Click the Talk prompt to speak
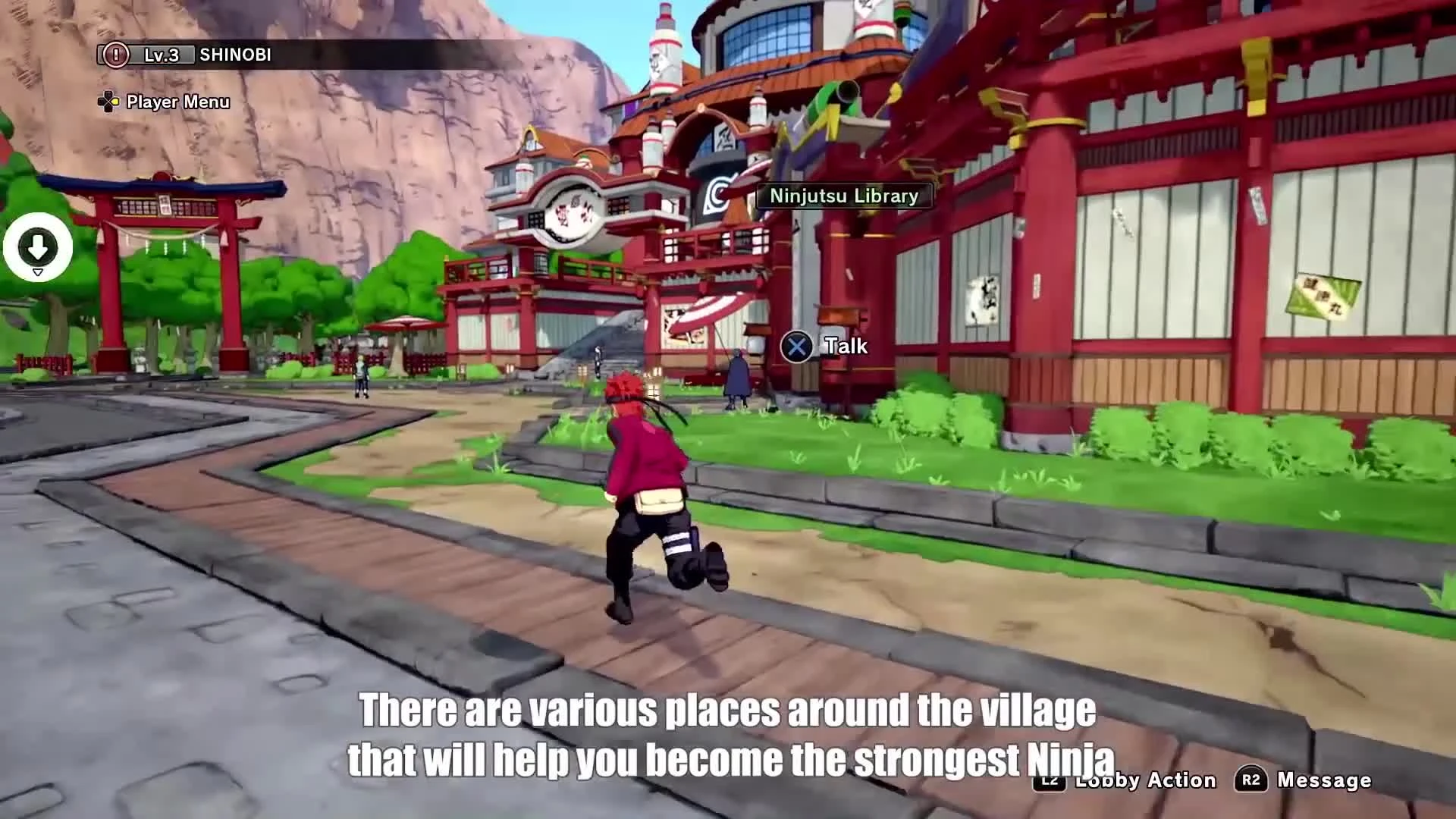 846,346
